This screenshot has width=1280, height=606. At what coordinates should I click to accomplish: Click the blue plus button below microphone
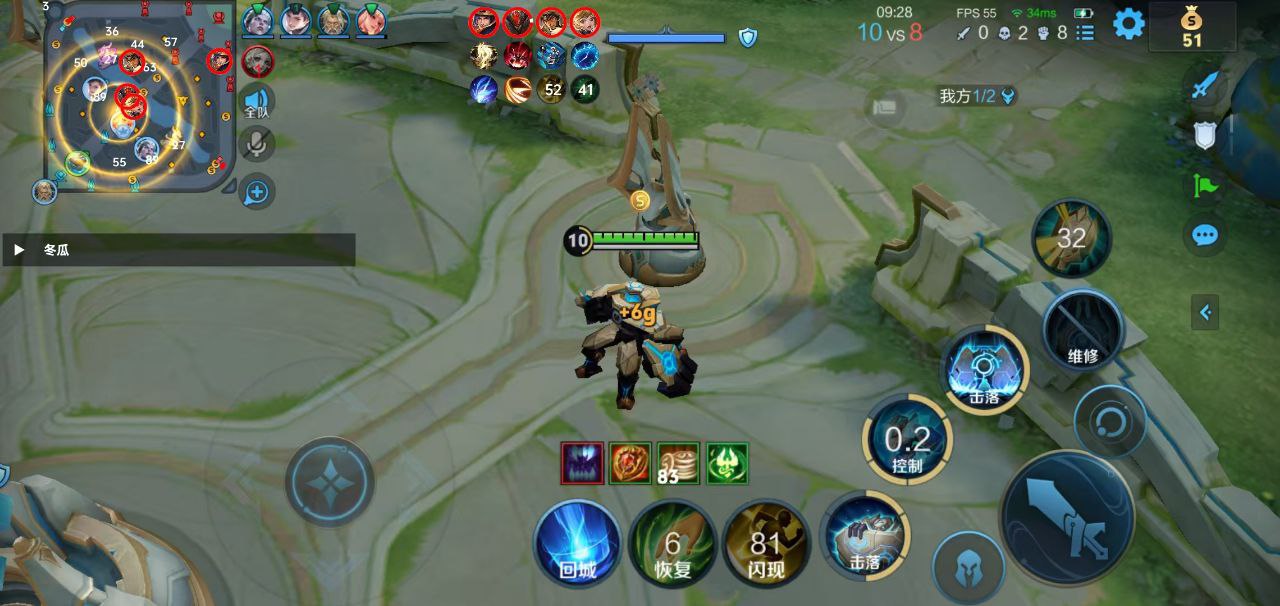pos(257,191)
